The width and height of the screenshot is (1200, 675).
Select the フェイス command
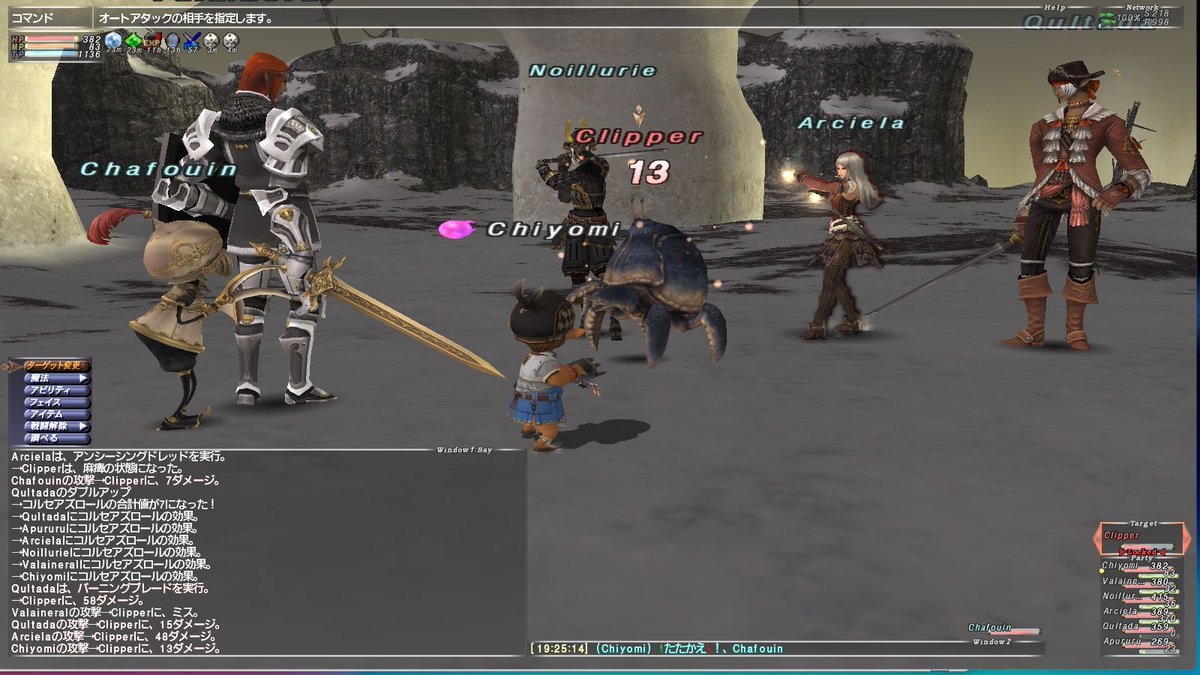(54, 403)
